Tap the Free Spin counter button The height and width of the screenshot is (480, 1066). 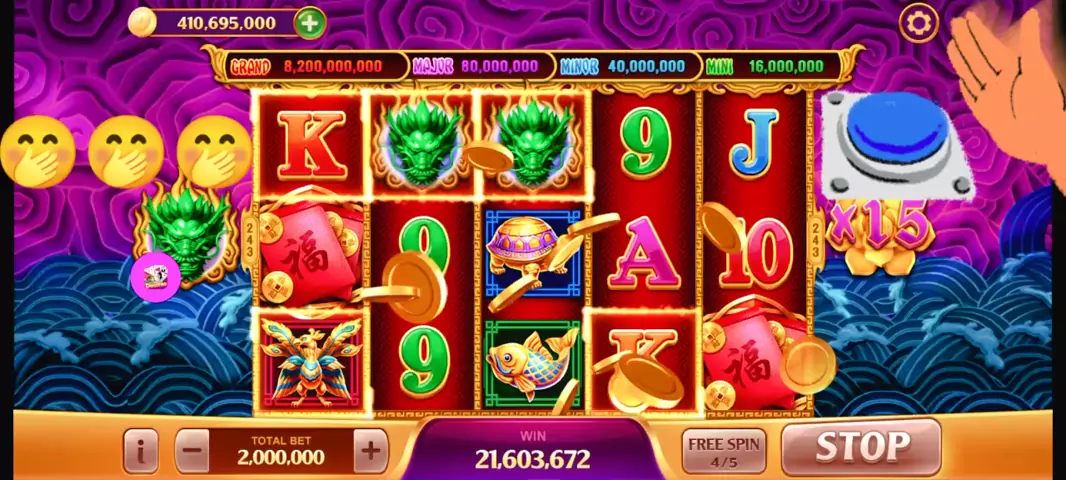(723, 452)
